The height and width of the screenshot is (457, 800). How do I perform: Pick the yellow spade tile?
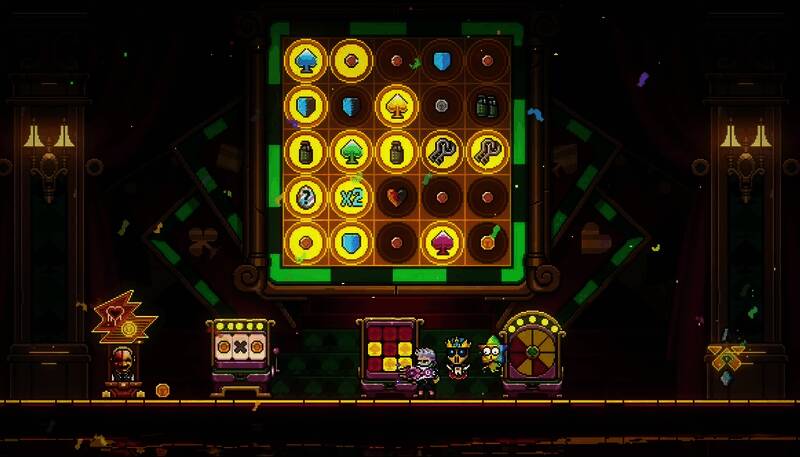point(396,104)
